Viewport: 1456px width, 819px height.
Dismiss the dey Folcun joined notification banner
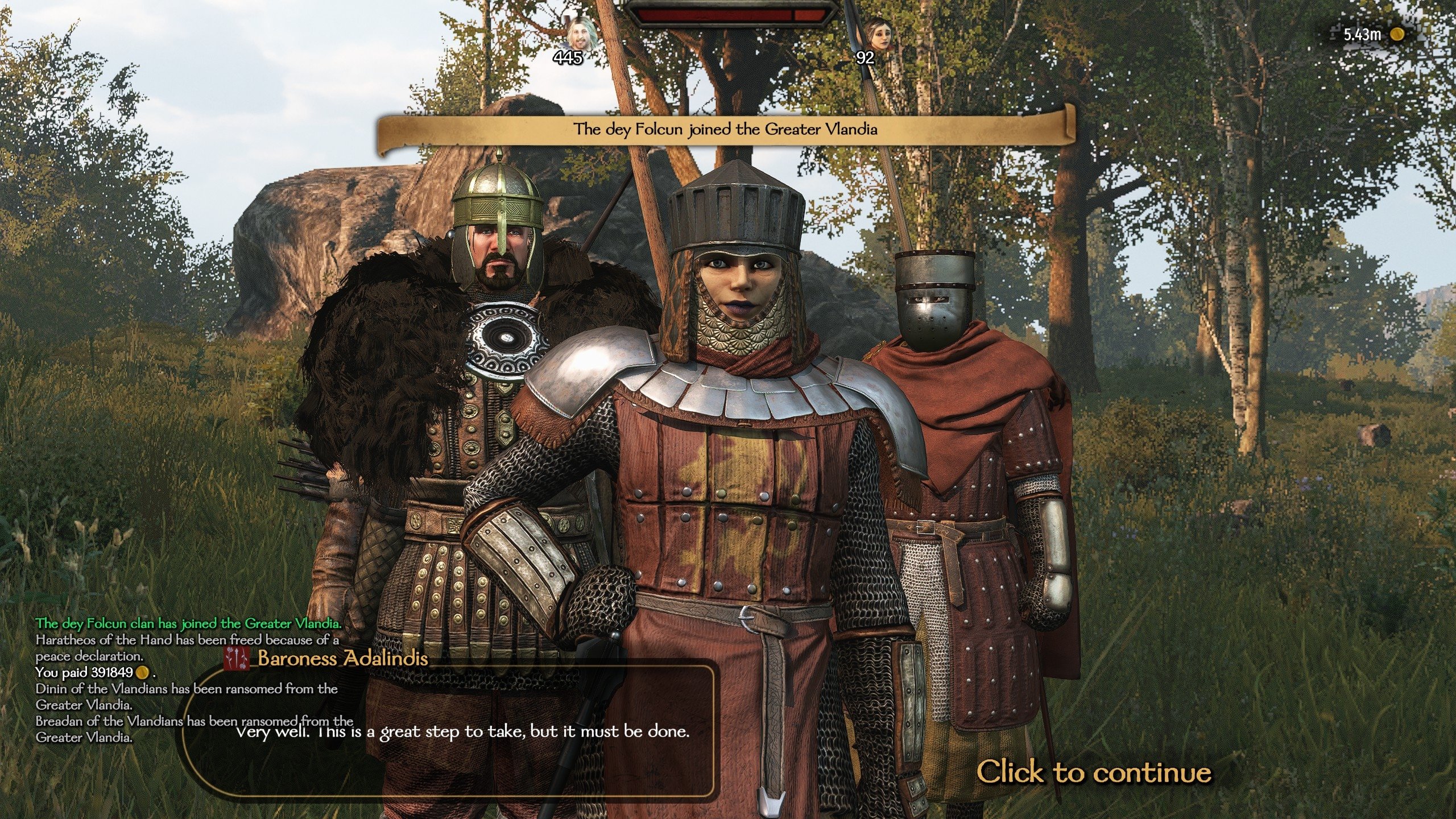pos(725,130)
